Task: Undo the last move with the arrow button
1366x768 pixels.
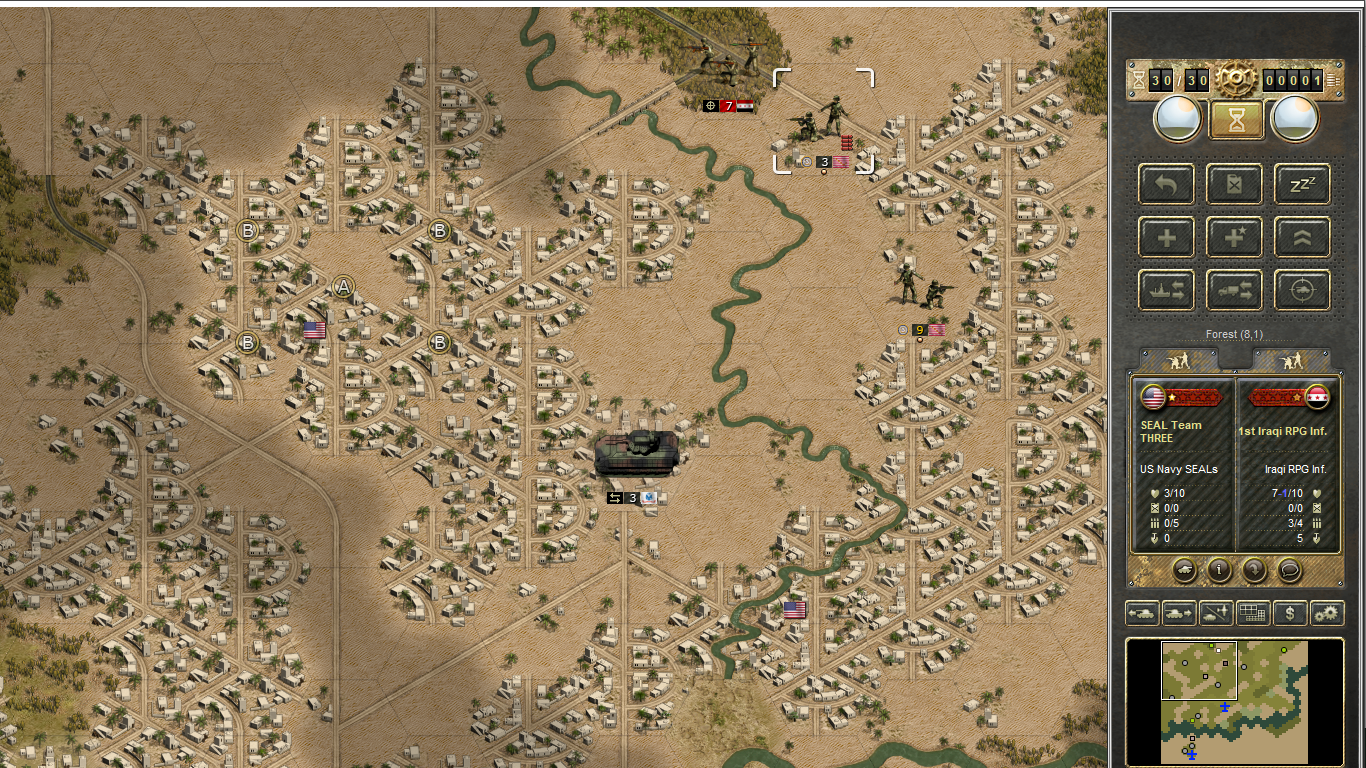Action: 1166,184
